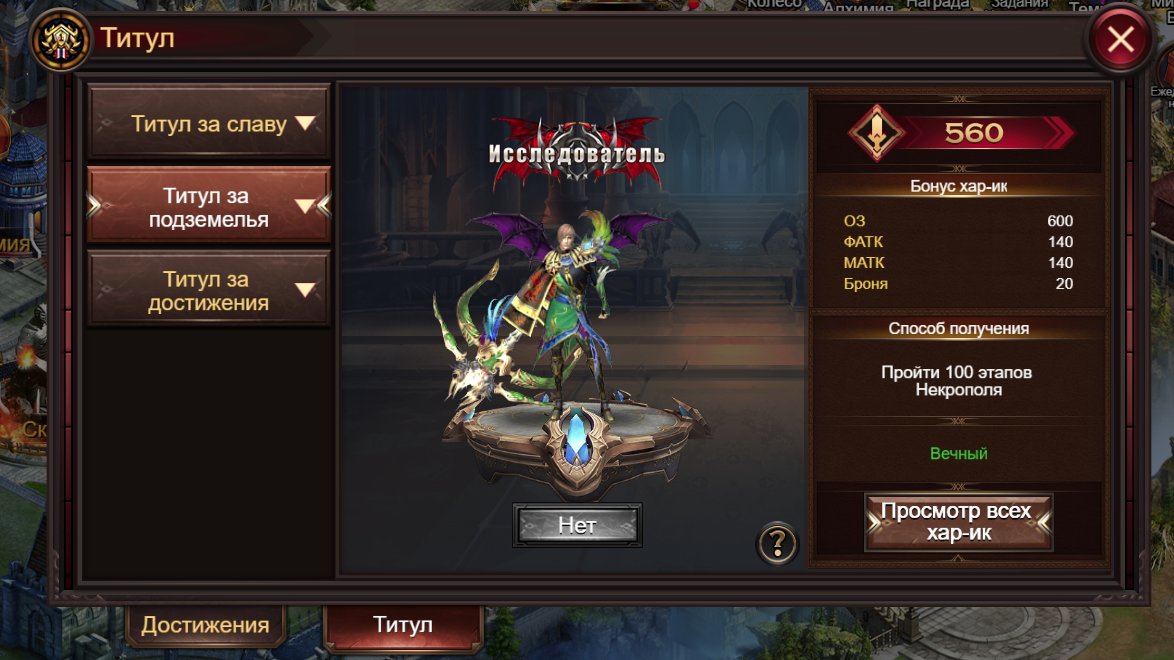Switch to the Достижения tab
Screen dimensions: 1174x660
click(205, 625)
